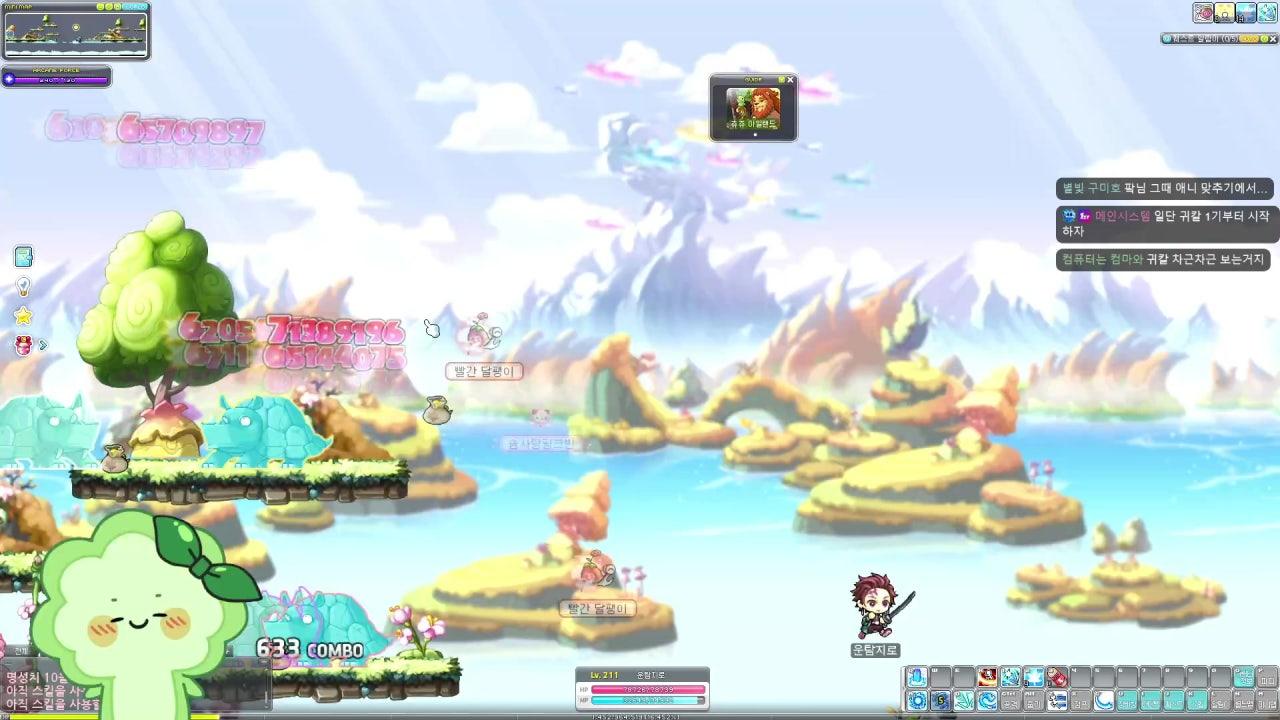Open the 퓨쳐 아일랜드 guide thumbnail

[753, 106]
